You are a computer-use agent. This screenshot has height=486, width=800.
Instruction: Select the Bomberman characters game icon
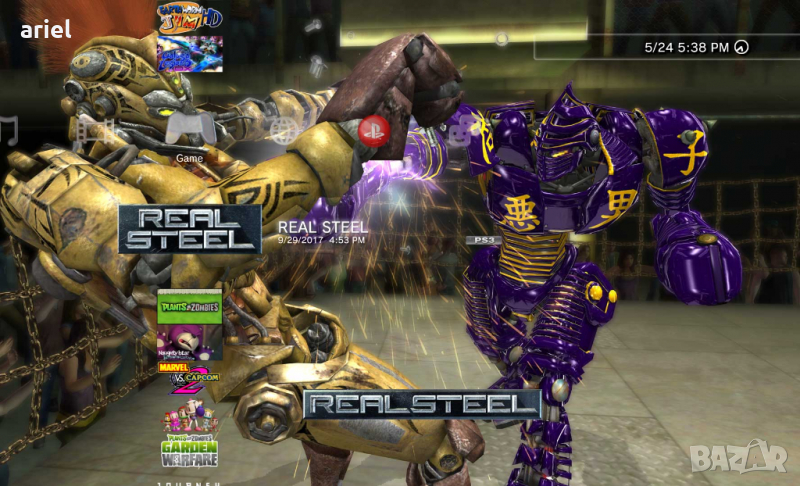[189, 418]
